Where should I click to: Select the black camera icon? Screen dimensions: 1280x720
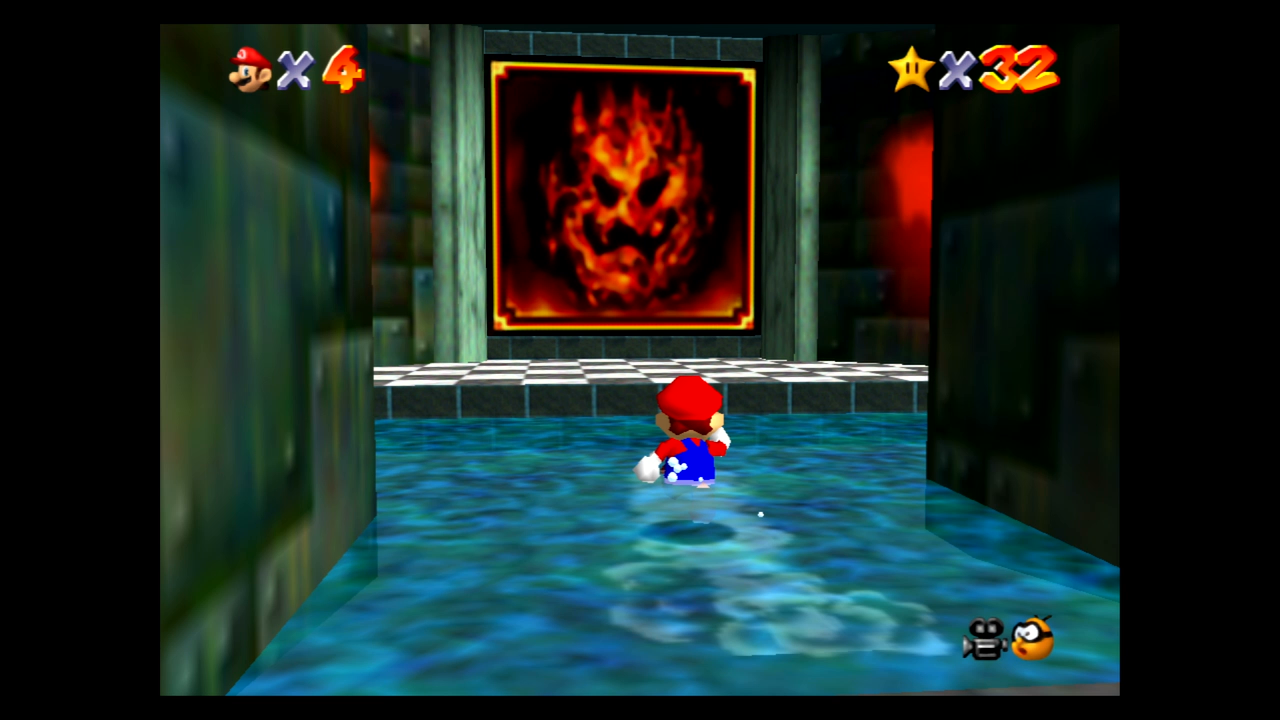point(984,639)
